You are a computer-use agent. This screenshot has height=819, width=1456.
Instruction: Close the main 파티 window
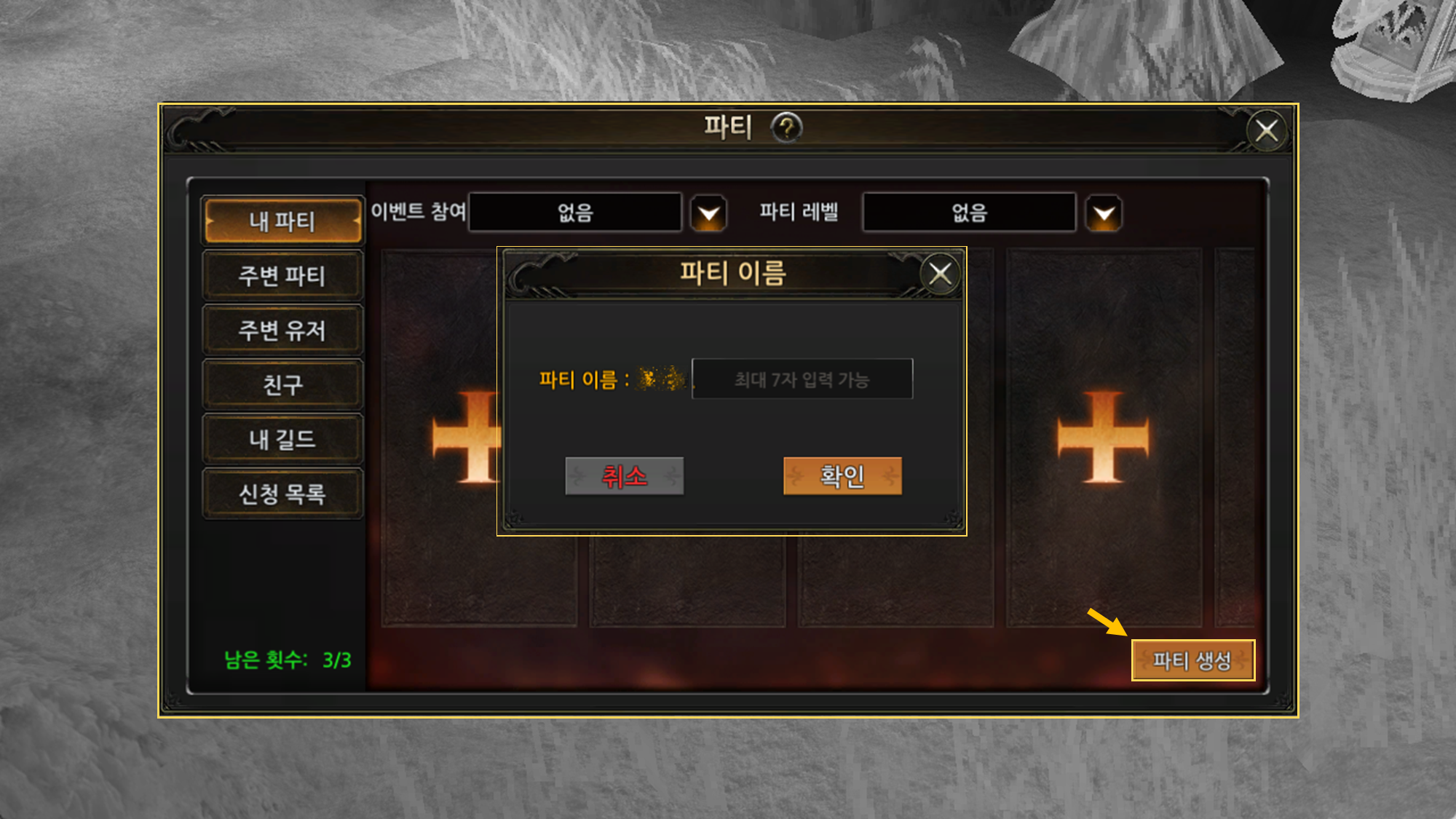coord(1267,131)
